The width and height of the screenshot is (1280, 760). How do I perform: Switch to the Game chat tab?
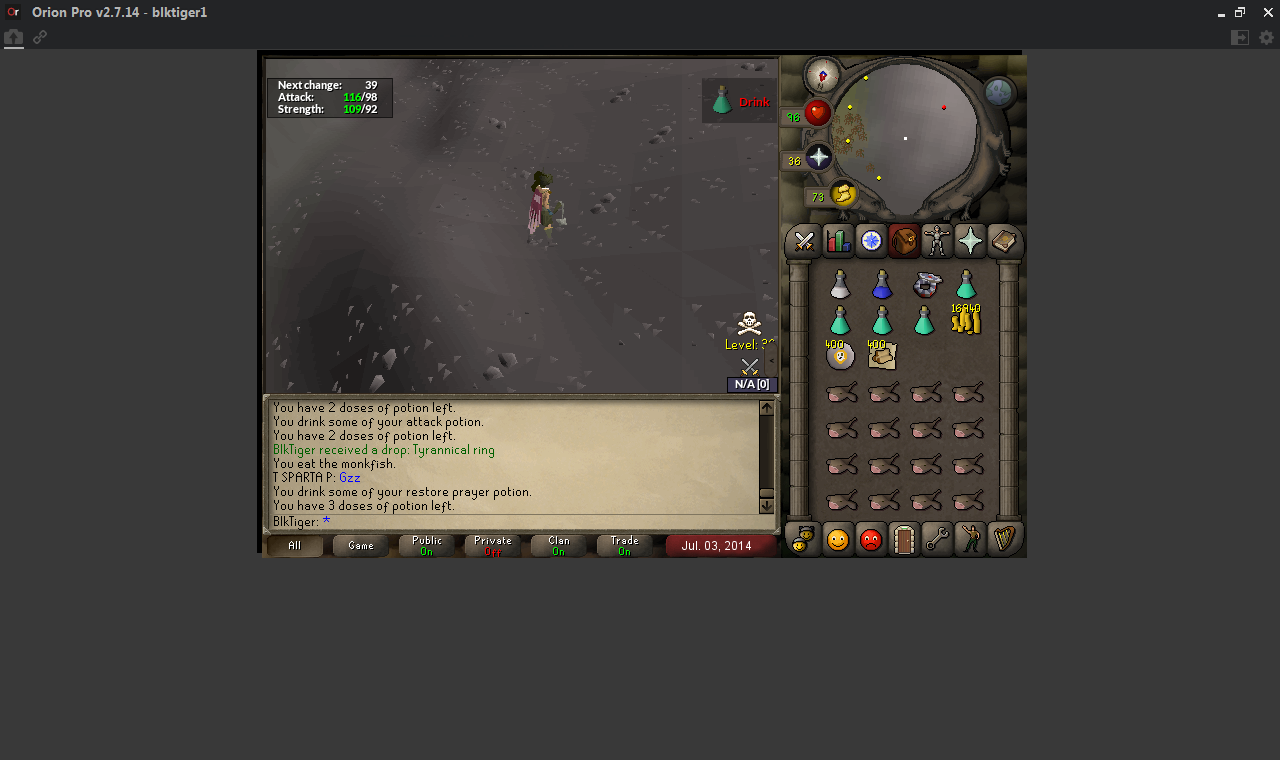360,545
